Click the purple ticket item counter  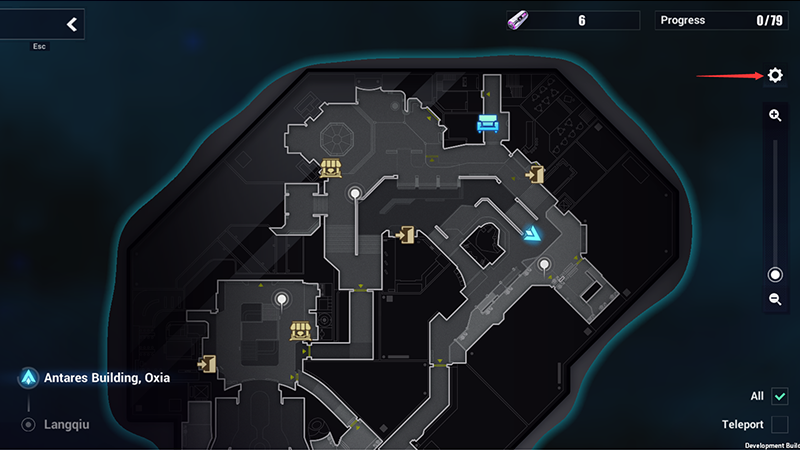coord(572,20)
